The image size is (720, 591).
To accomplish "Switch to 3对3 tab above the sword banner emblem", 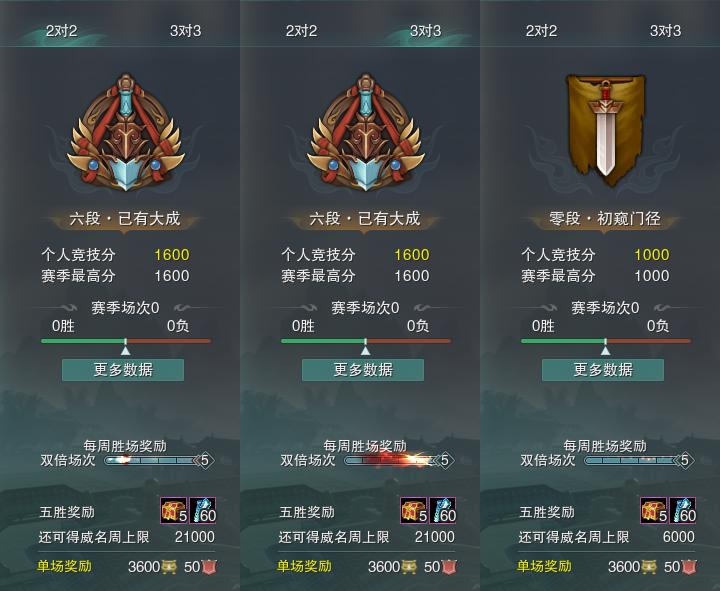I will (x=665, y=30).
